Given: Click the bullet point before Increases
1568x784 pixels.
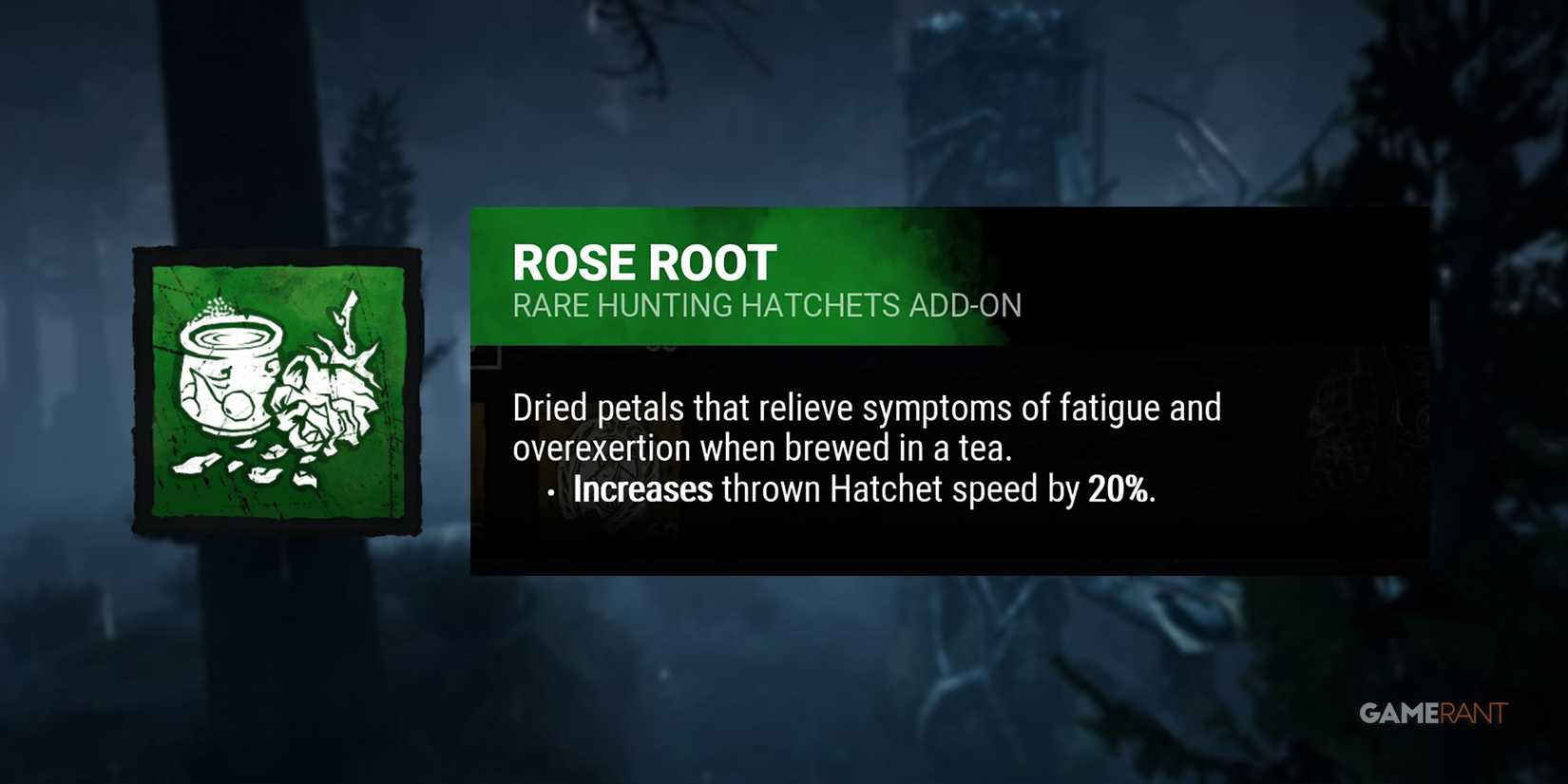Looking at the screenshot, I should coord(552,492).
